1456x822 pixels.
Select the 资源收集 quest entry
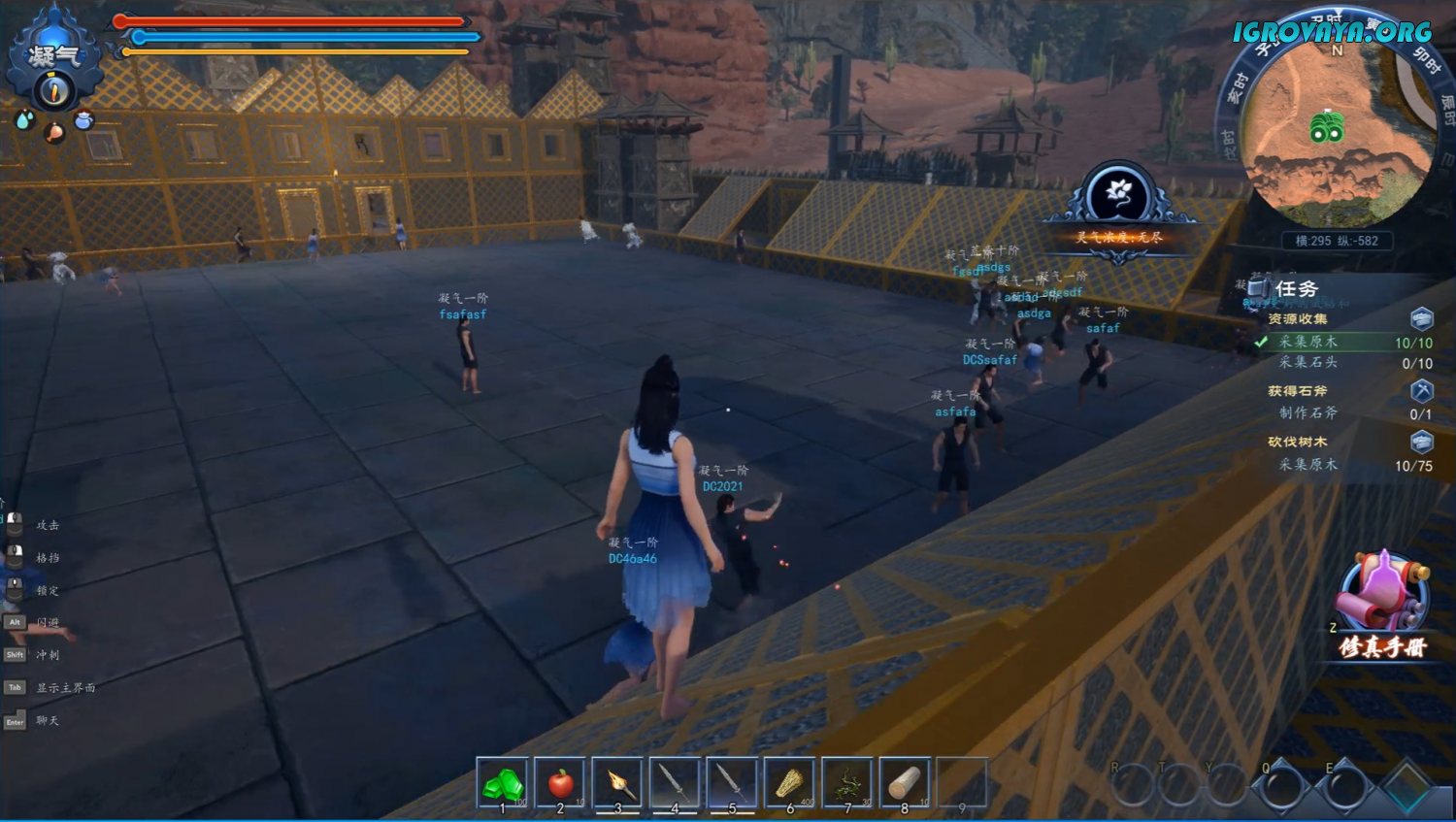coord(1298,318)
